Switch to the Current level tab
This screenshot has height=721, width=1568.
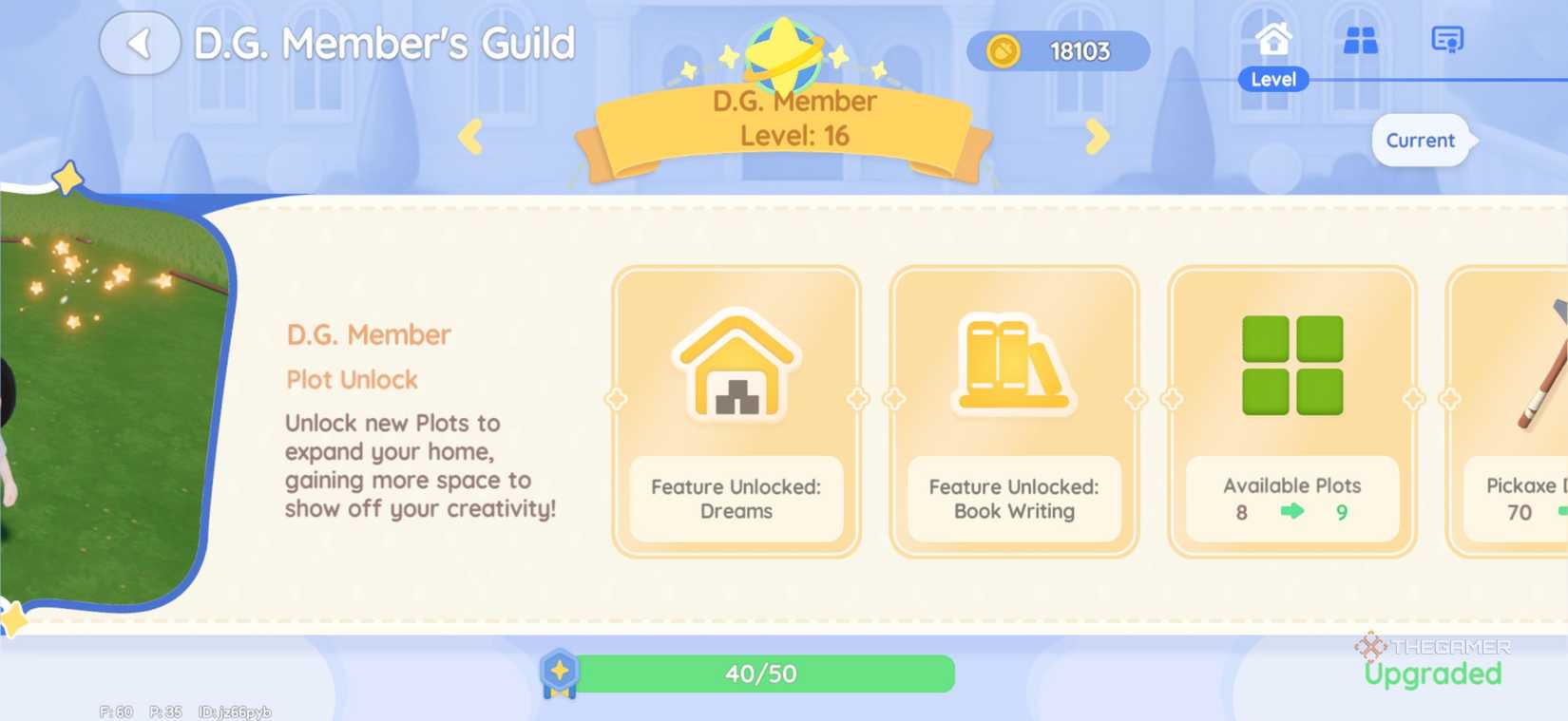(x=1421, y=140)
